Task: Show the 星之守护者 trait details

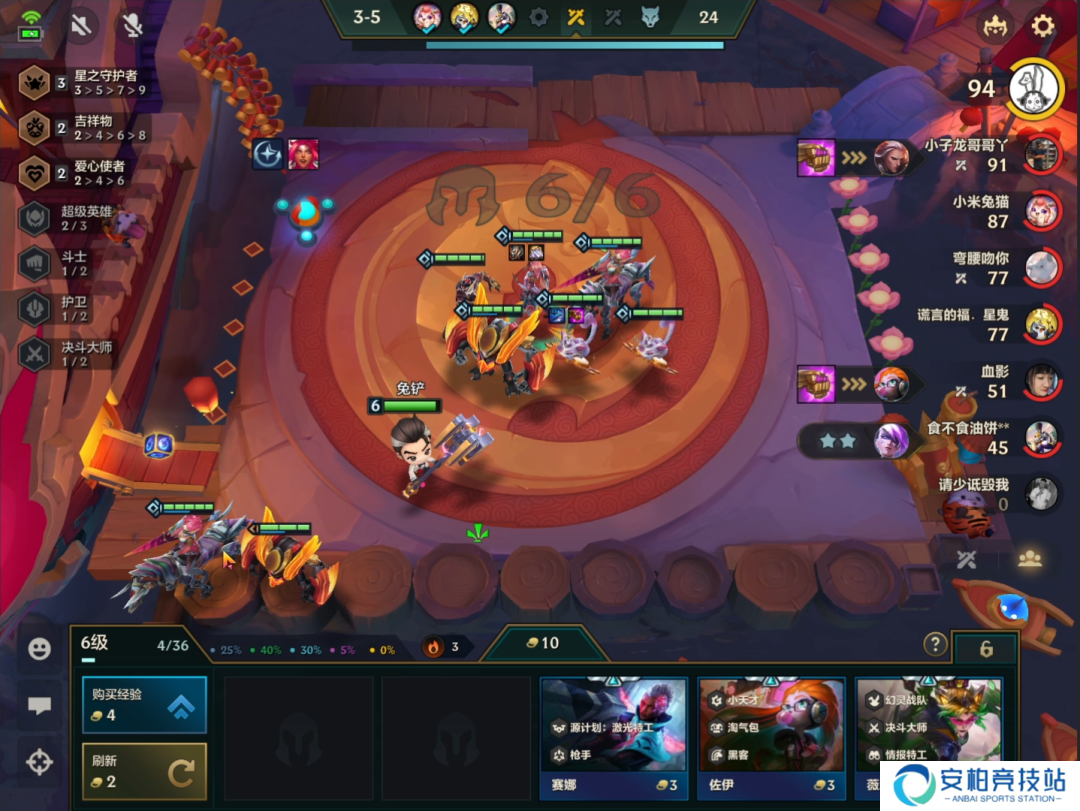Action: (x=85, y=82)
